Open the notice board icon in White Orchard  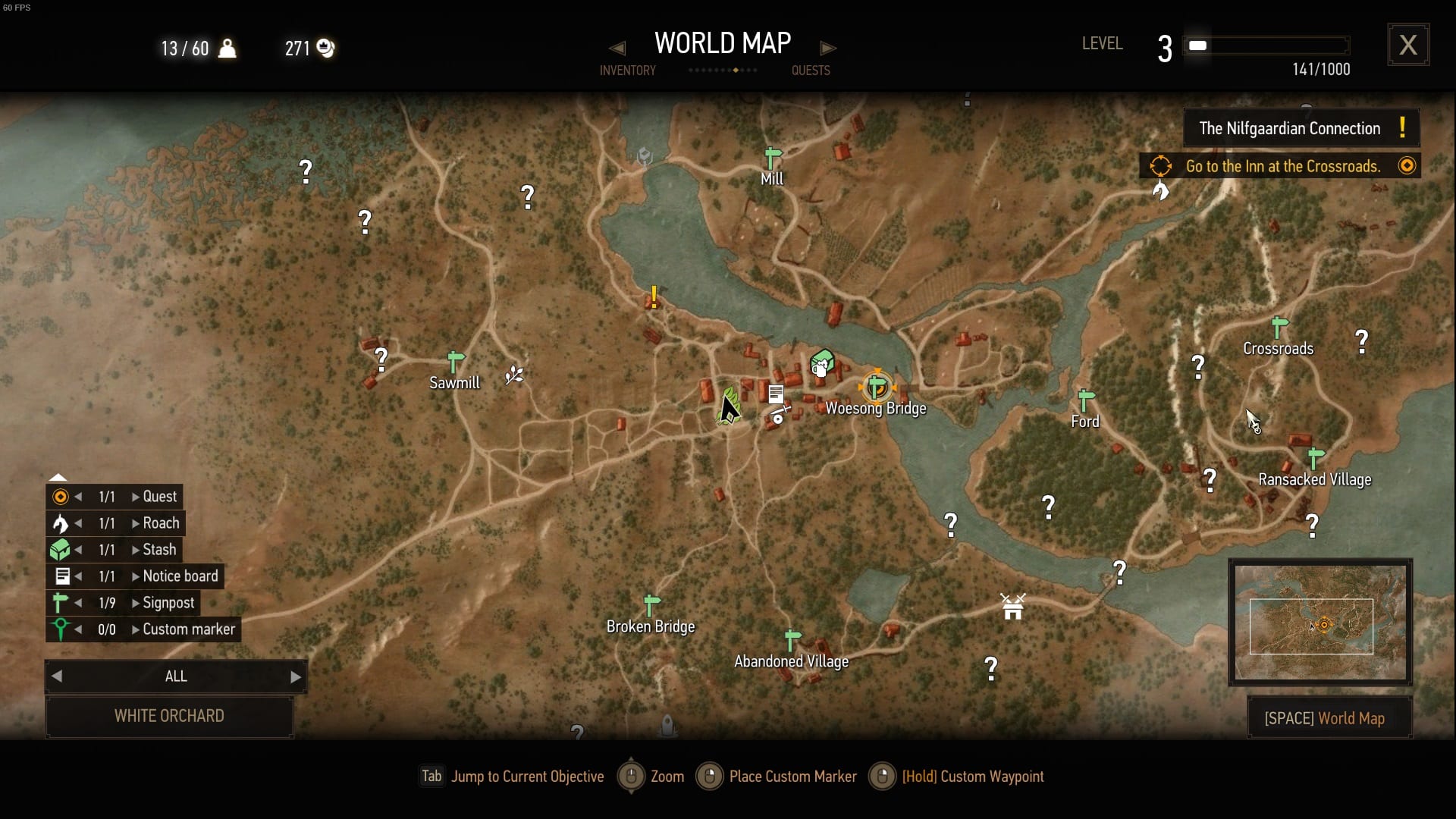coord(775,394)
